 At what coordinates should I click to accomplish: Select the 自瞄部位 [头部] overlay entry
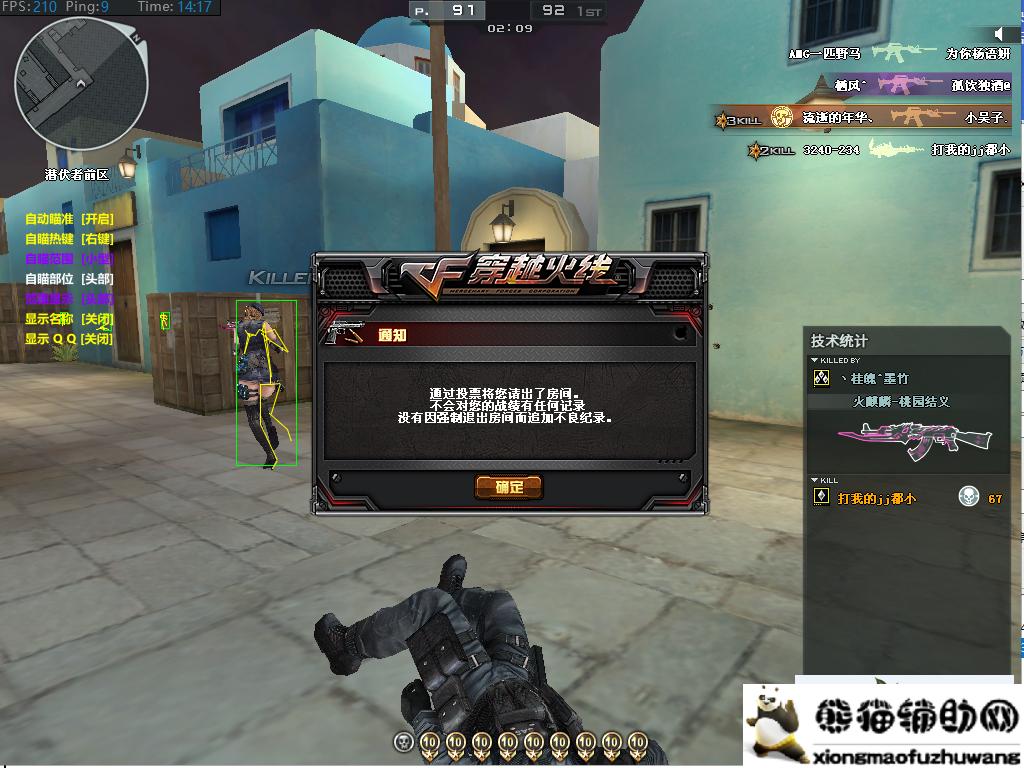pyautogui.click(x=69, y=279)
